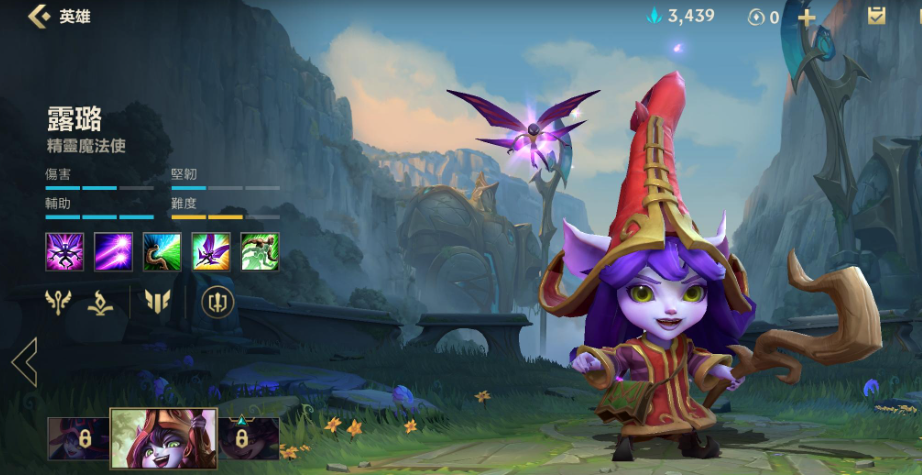Image resolution: width=922 pixels, height=475 pixels.
Task: Select Lulu's purple pixie passive ability icon
Action: coord(64,251)
